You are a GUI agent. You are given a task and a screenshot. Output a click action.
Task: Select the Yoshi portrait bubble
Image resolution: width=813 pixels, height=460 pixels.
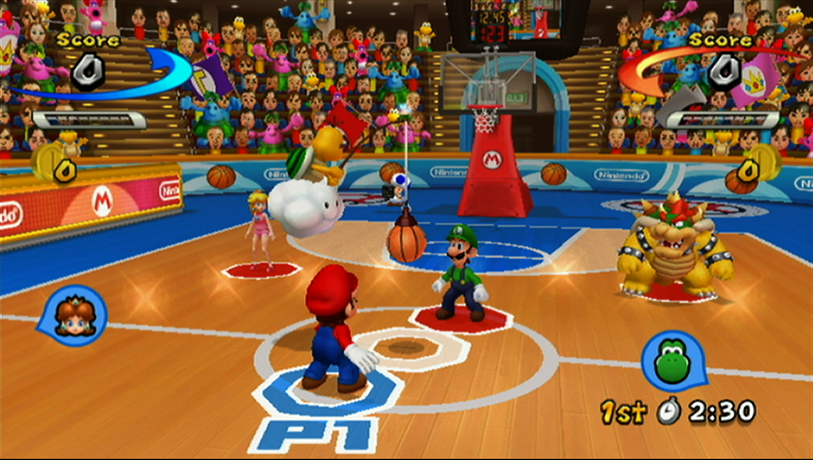[670, 360]
